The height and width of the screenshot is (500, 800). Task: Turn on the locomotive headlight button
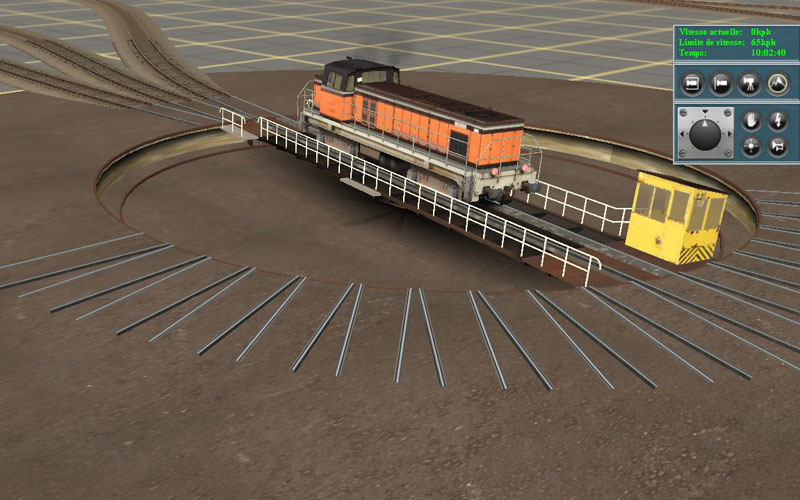[752, 147]
